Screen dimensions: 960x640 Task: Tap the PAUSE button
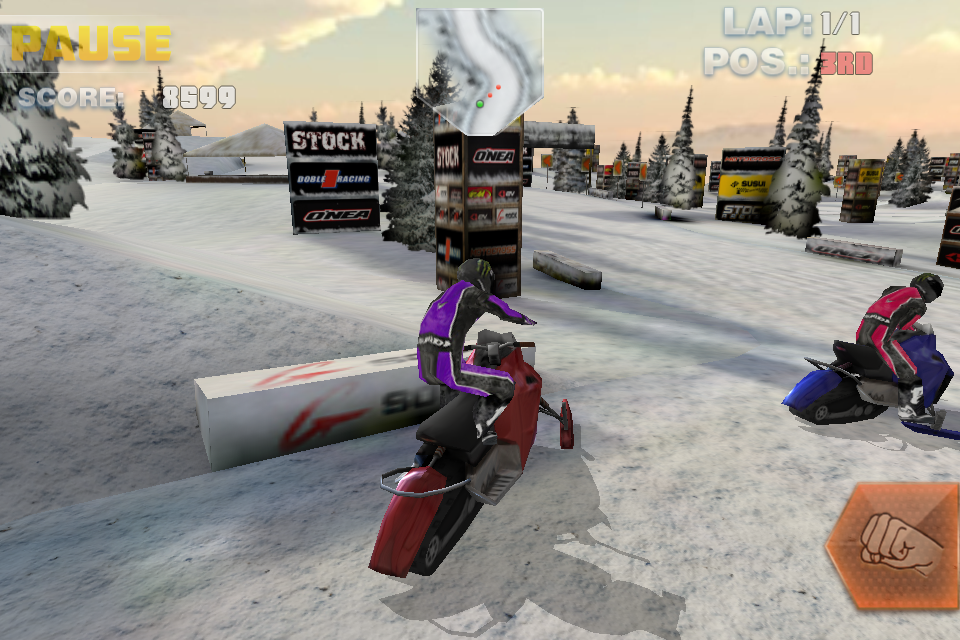click(x=91, y=44)
